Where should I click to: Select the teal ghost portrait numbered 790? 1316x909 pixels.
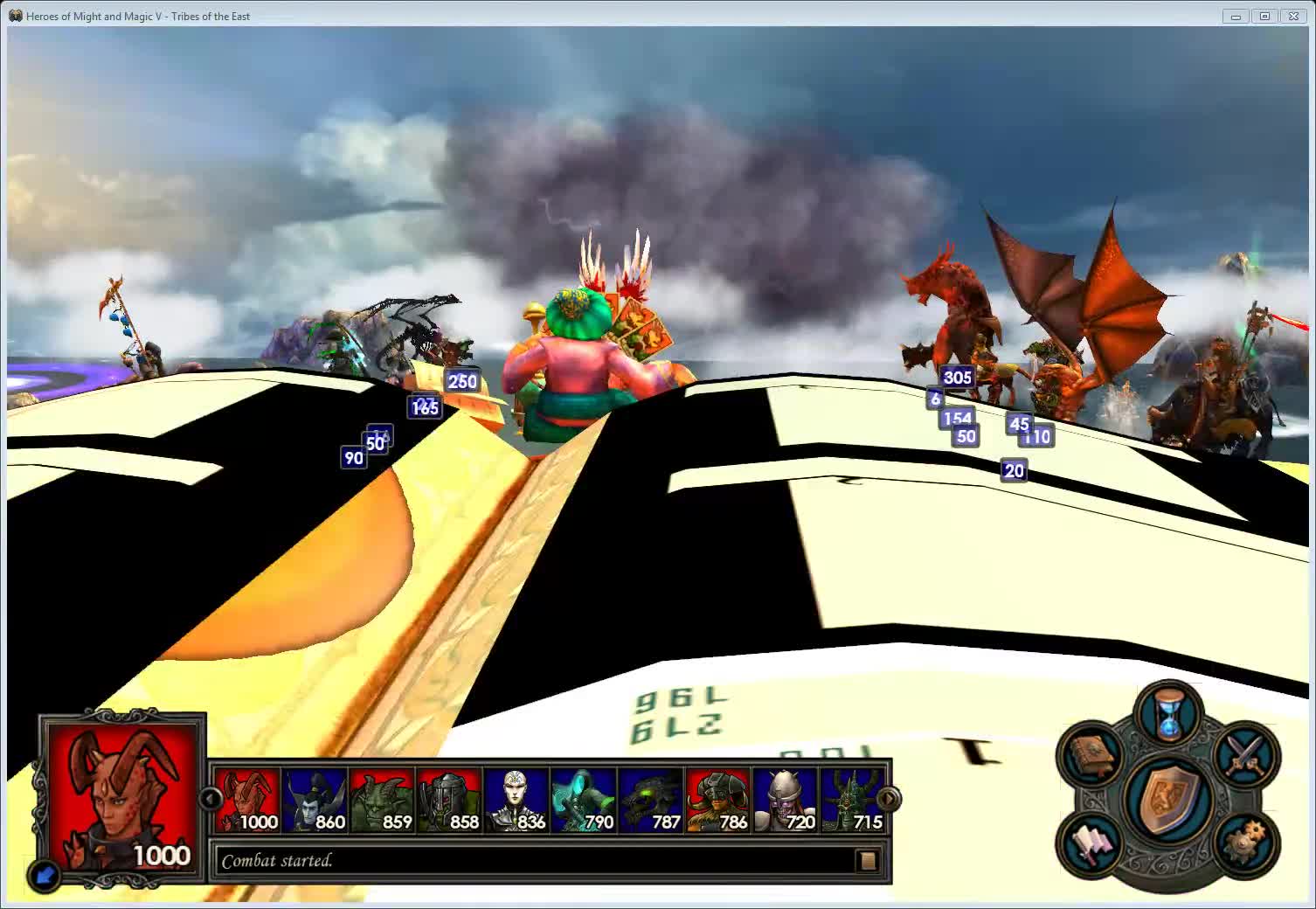click(584, 800)
